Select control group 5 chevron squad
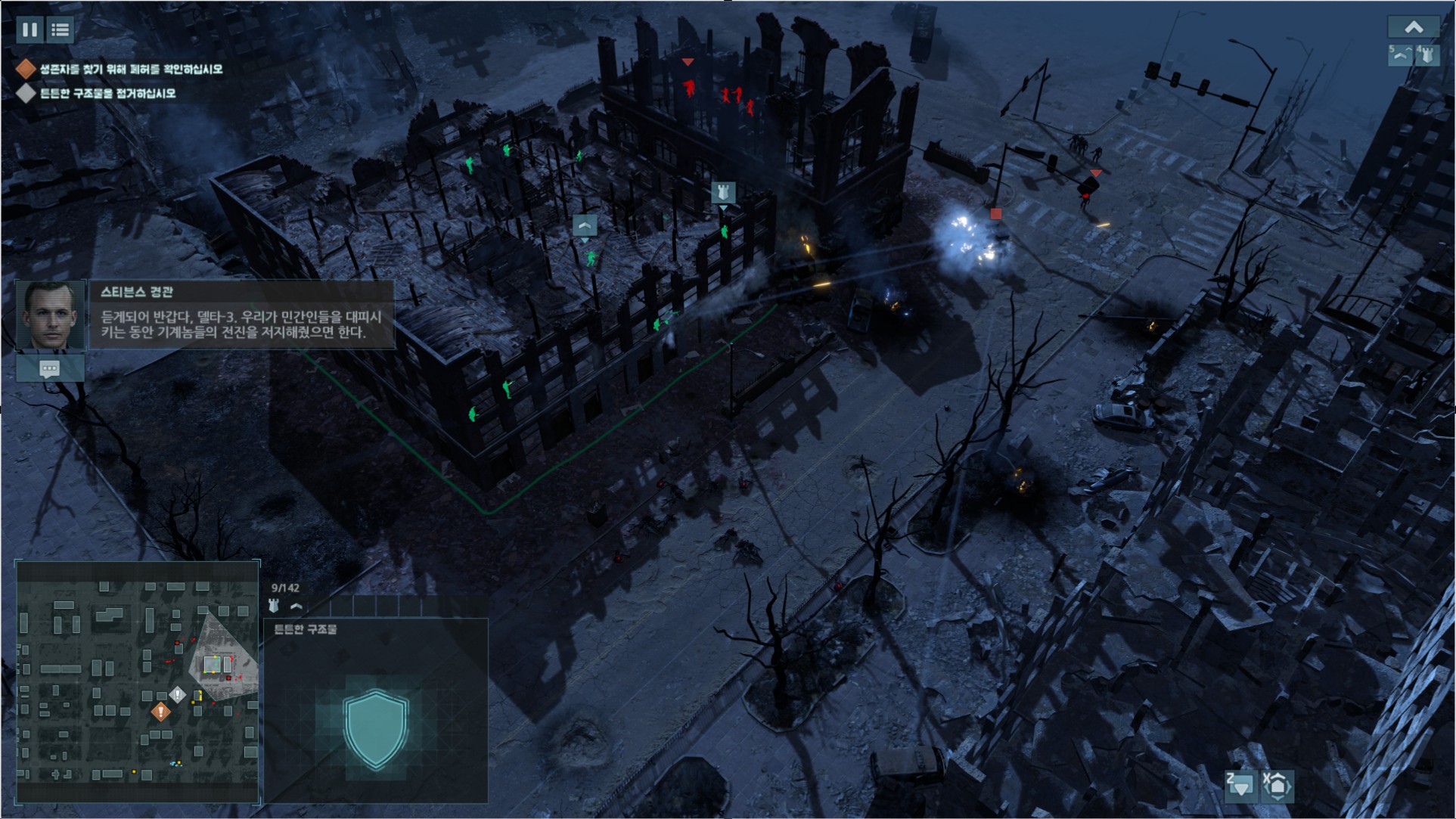 coord(1400,55)
